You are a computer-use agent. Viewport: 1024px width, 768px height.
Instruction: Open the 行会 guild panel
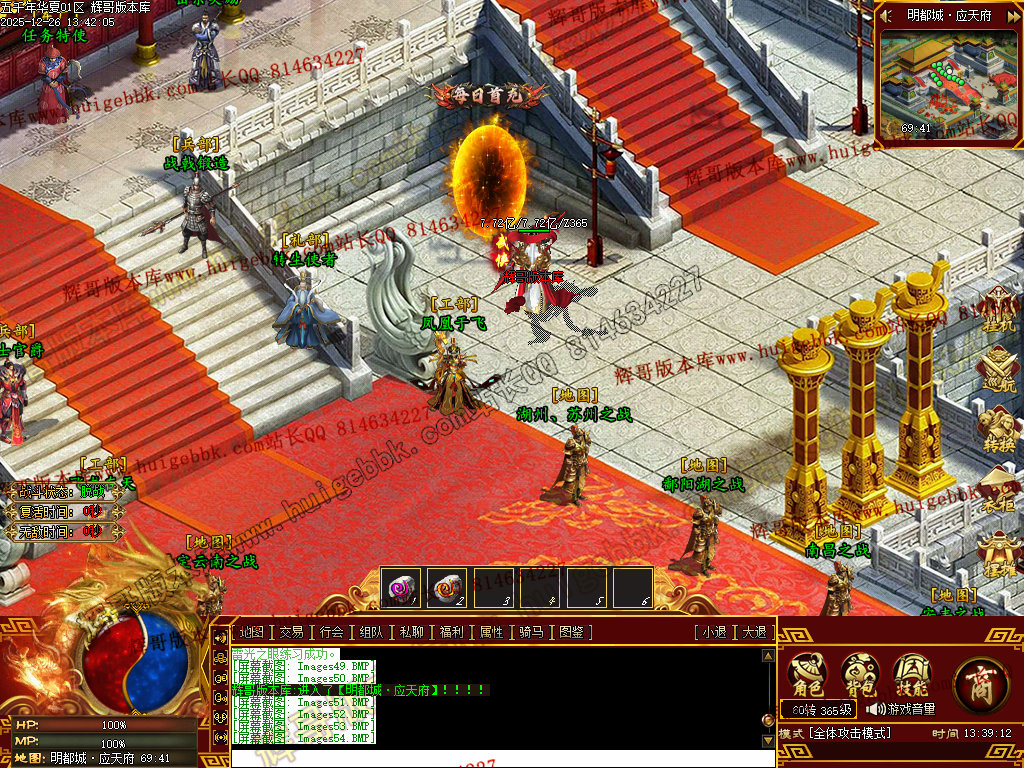331,632
